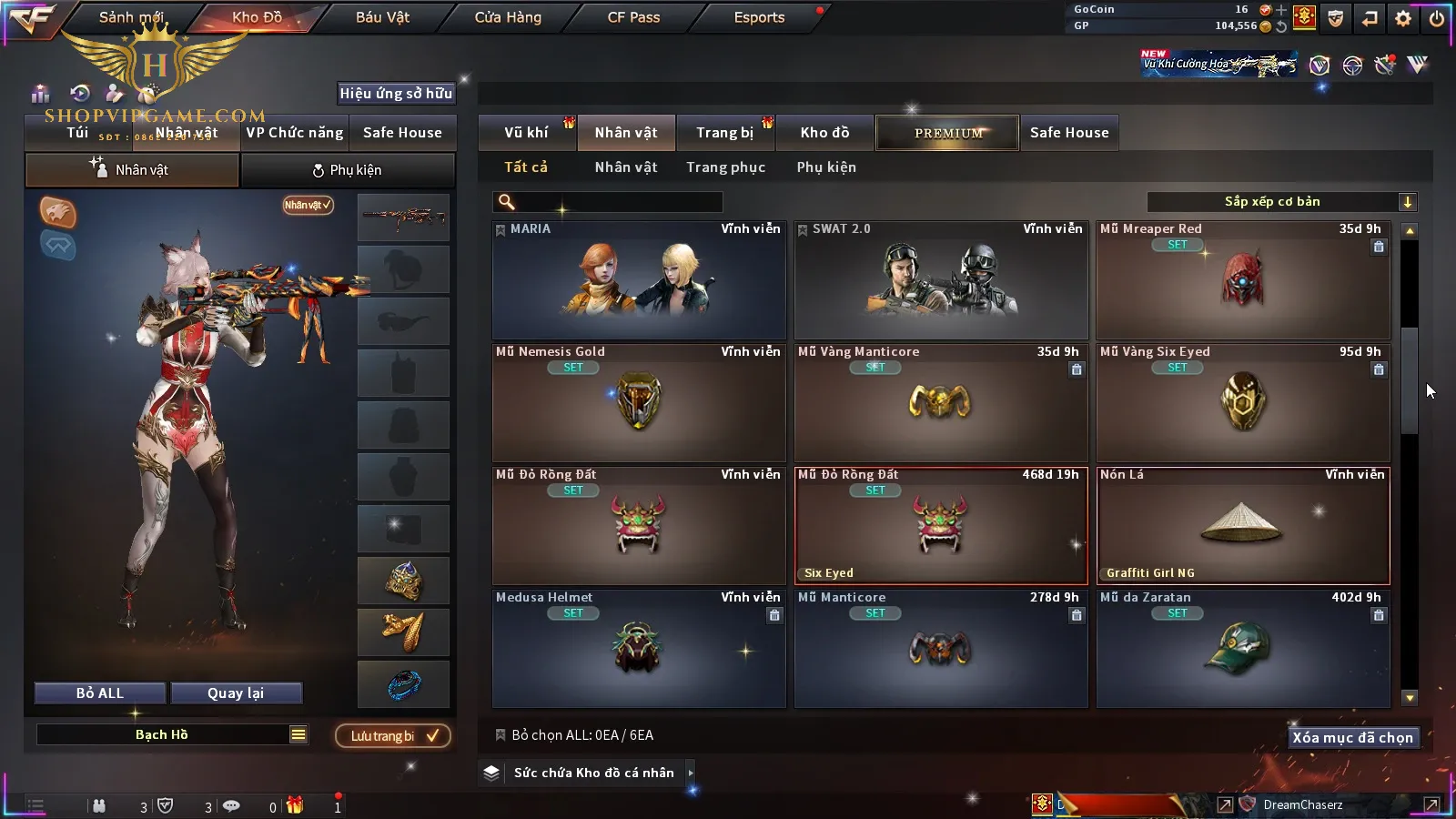Go to the Cửa Hàng shop
1456x819 pixels.
[508, 17]
